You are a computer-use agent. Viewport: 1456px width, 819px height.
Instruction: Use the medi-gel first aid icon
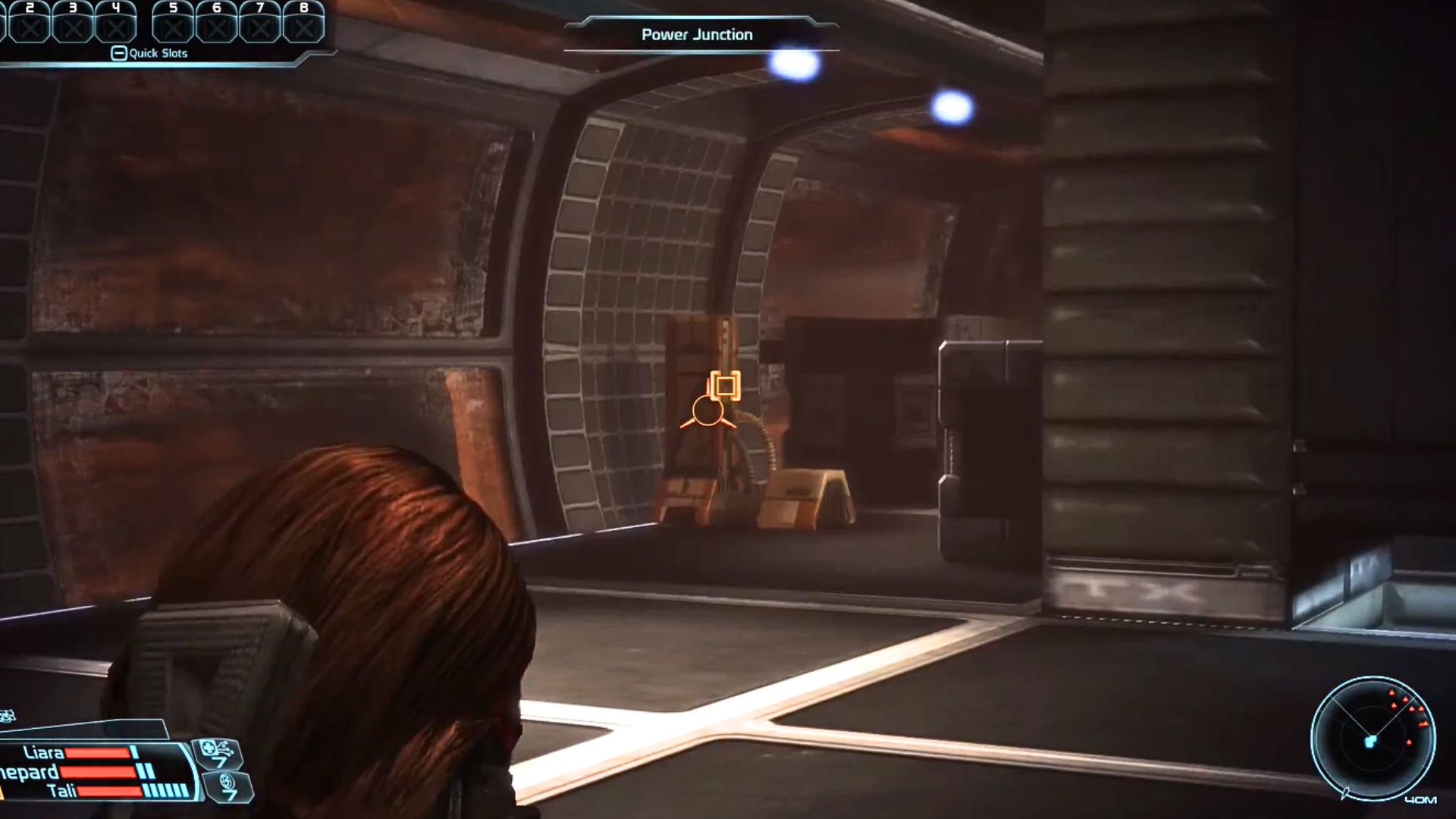[x=217, y=753]
